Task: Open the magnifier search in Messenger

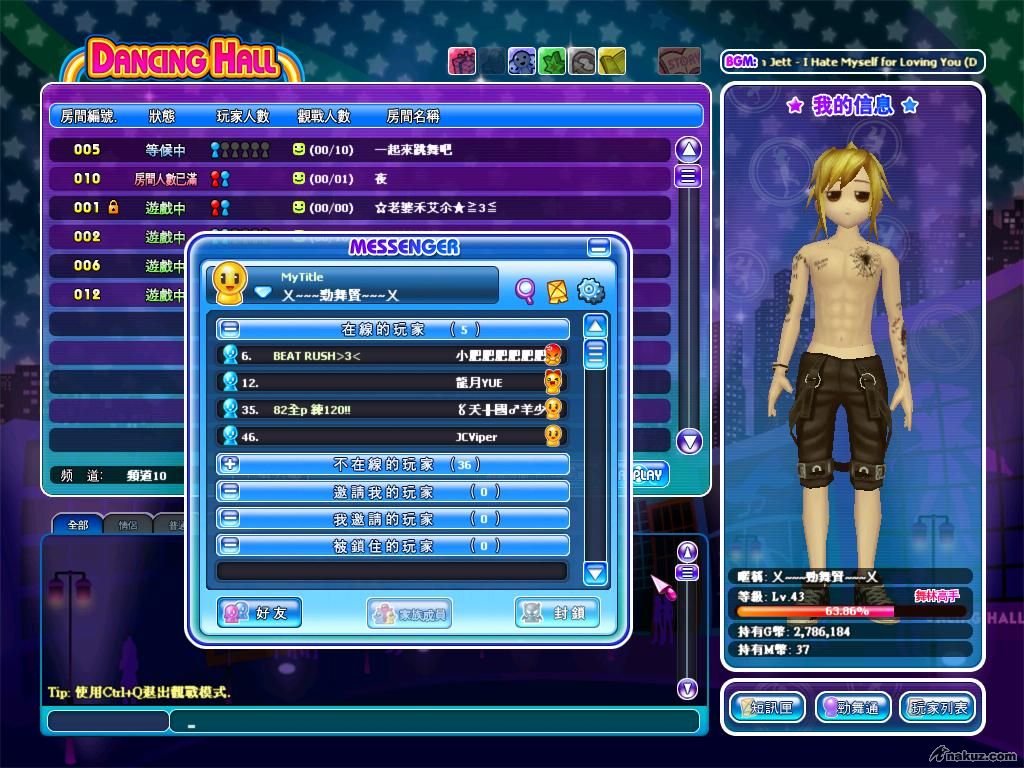Action: (x=525, y=290)
